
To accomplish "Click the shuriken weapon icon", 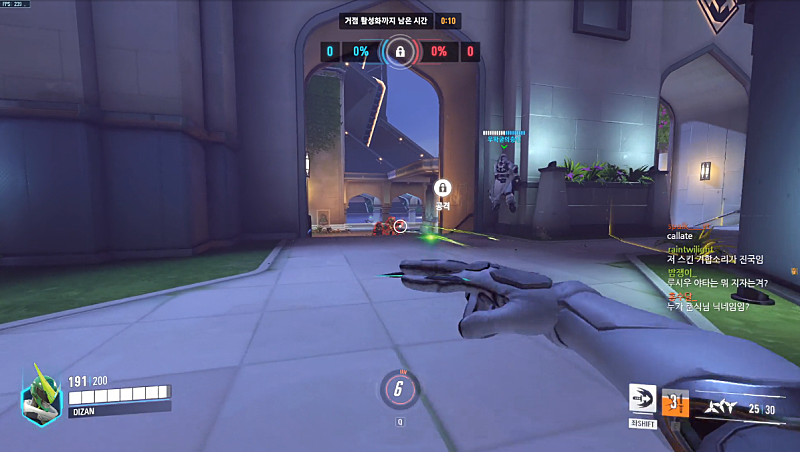I will pos(721,407).
